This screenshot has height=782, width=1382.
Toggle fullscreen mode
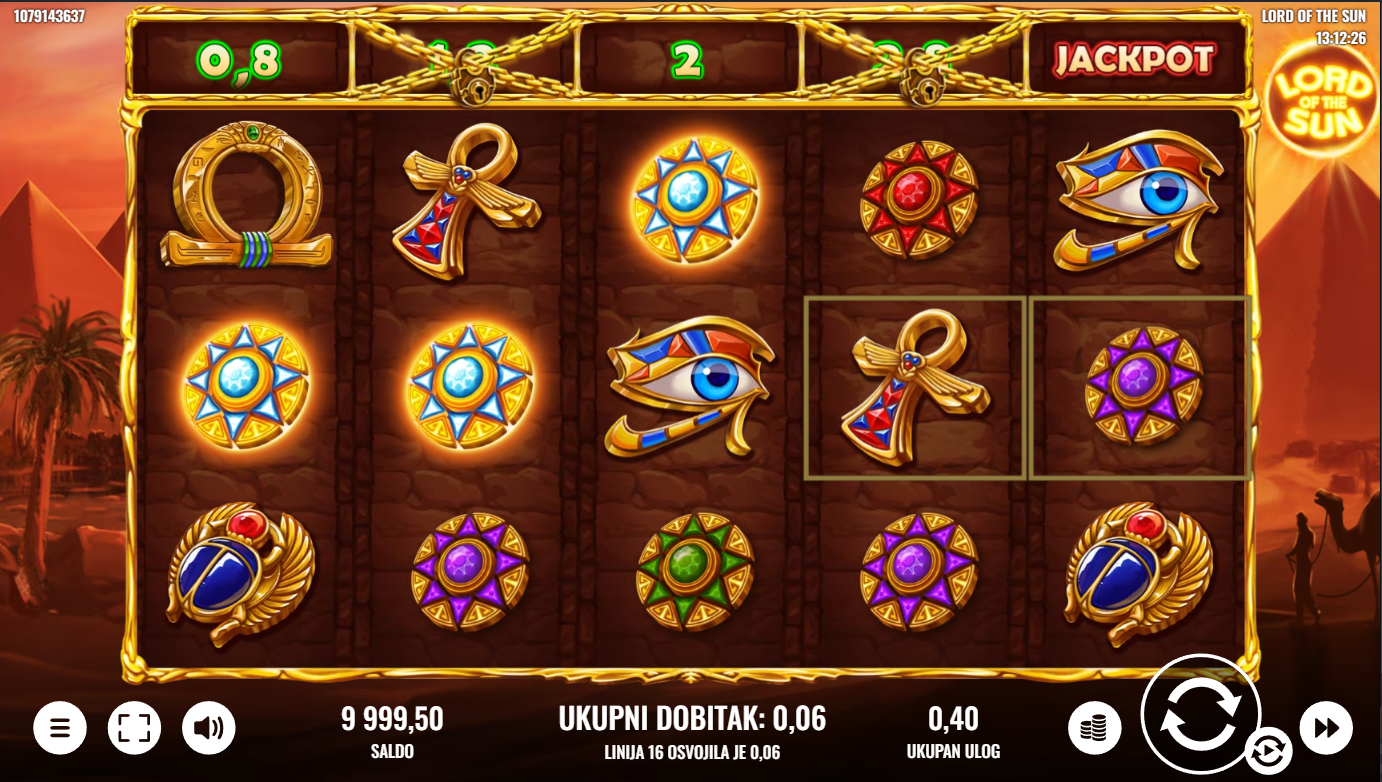134,727
